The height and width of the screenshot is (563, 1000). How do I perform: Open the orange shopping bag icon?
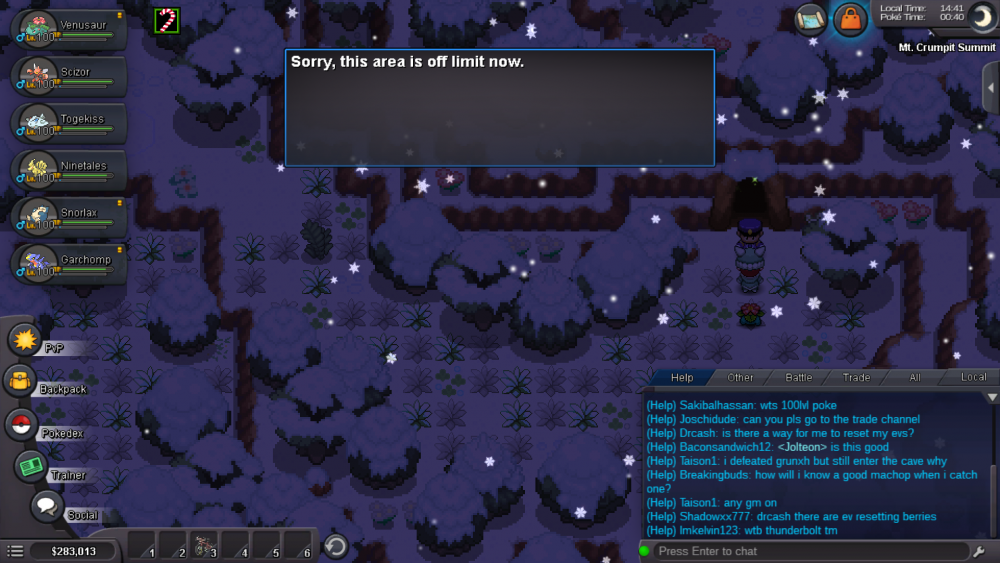tap(849, 19)
